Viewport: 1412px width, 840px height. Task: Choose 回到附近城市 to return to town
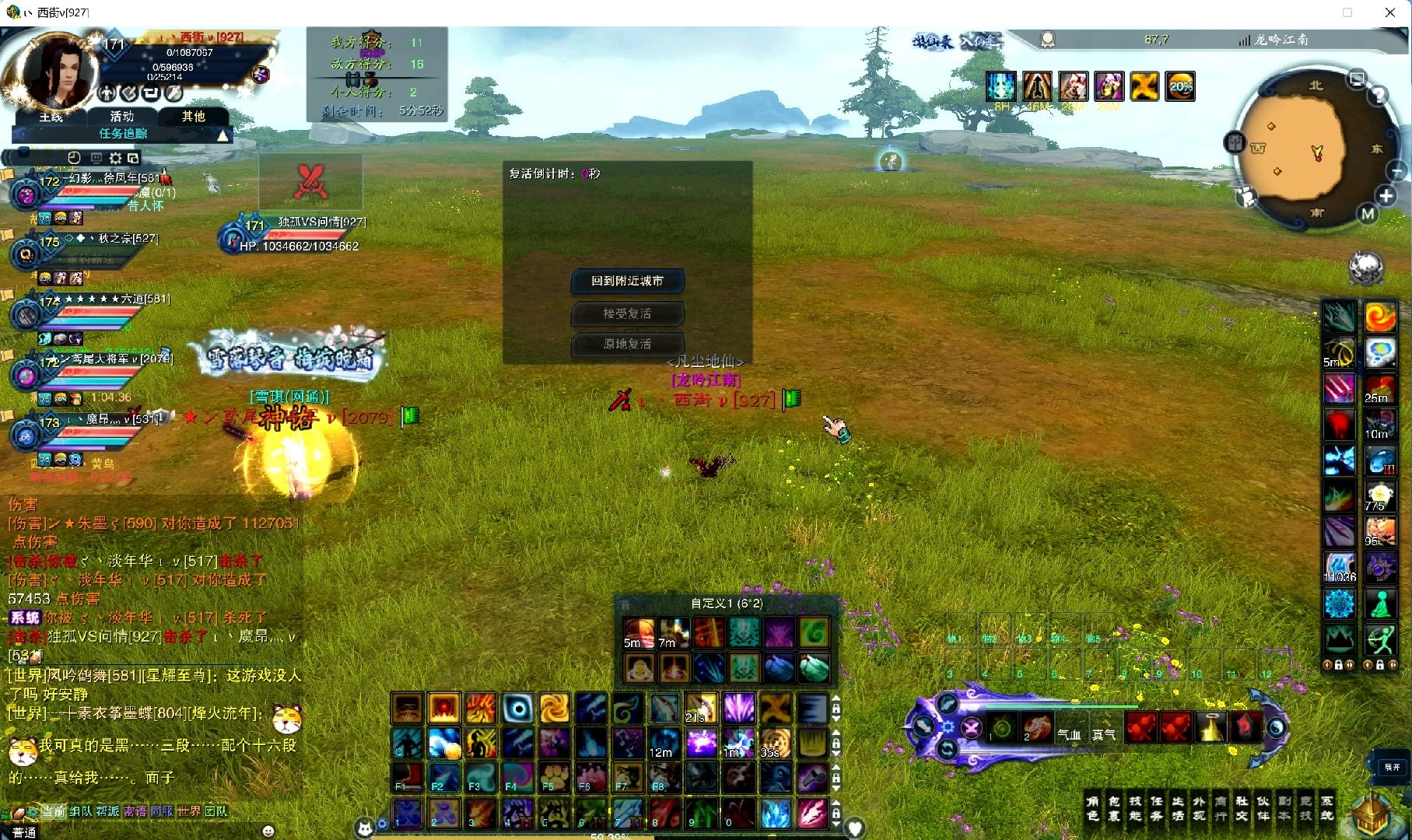[x=627, y=281]
